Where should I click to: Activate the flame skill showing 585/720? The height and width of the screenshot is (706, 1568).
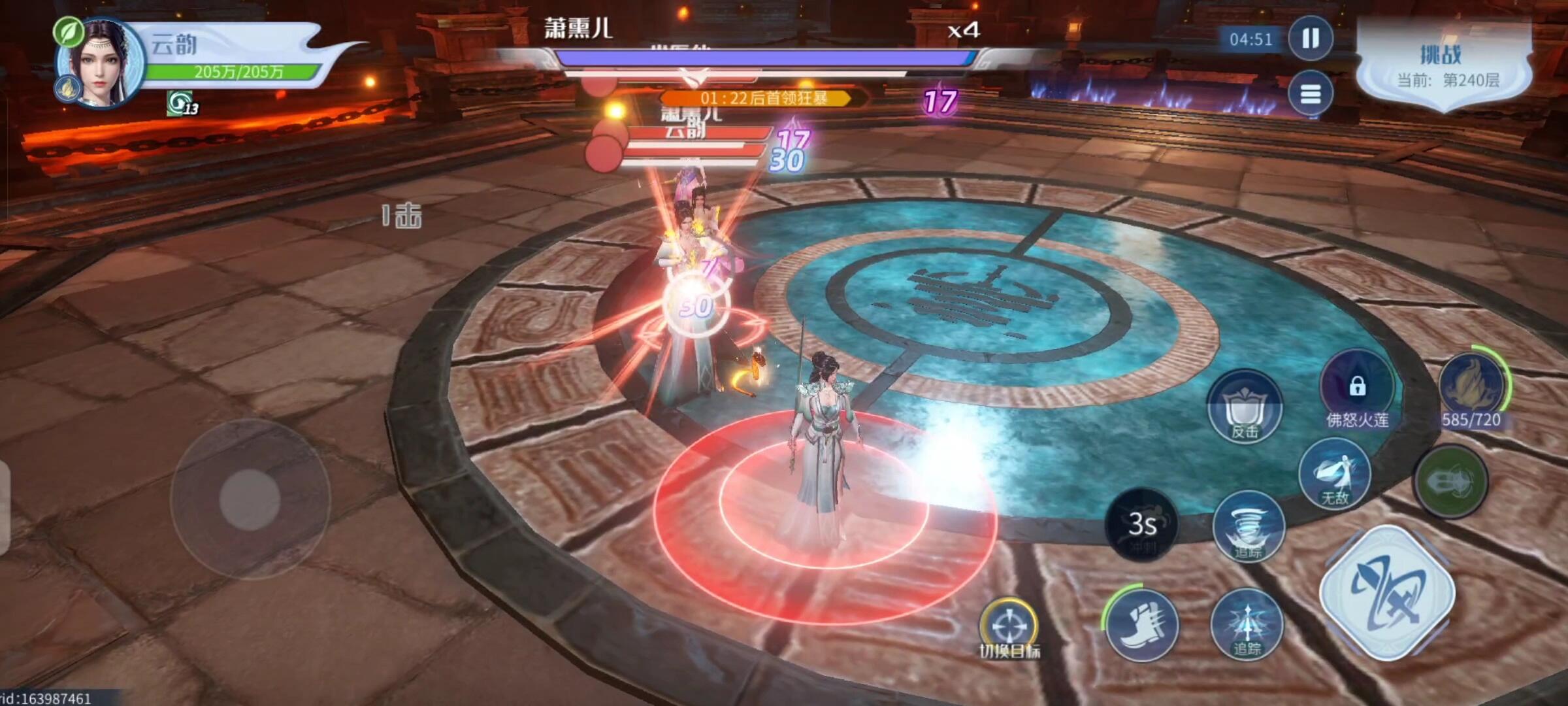pyautogui.click(x=1472, y=387)
